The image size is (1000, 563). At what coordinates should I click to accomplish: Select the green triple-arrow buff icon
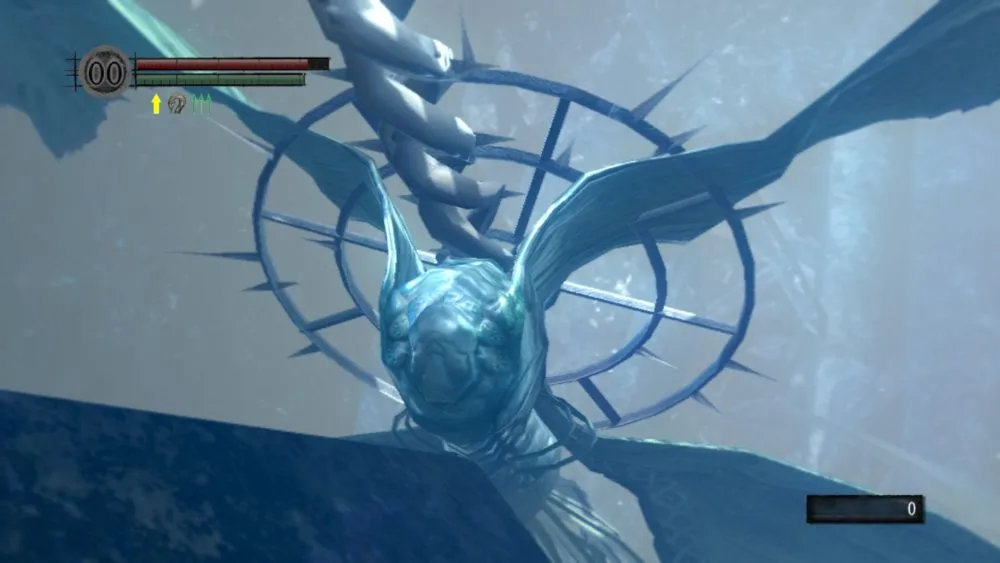pos(202,104)
